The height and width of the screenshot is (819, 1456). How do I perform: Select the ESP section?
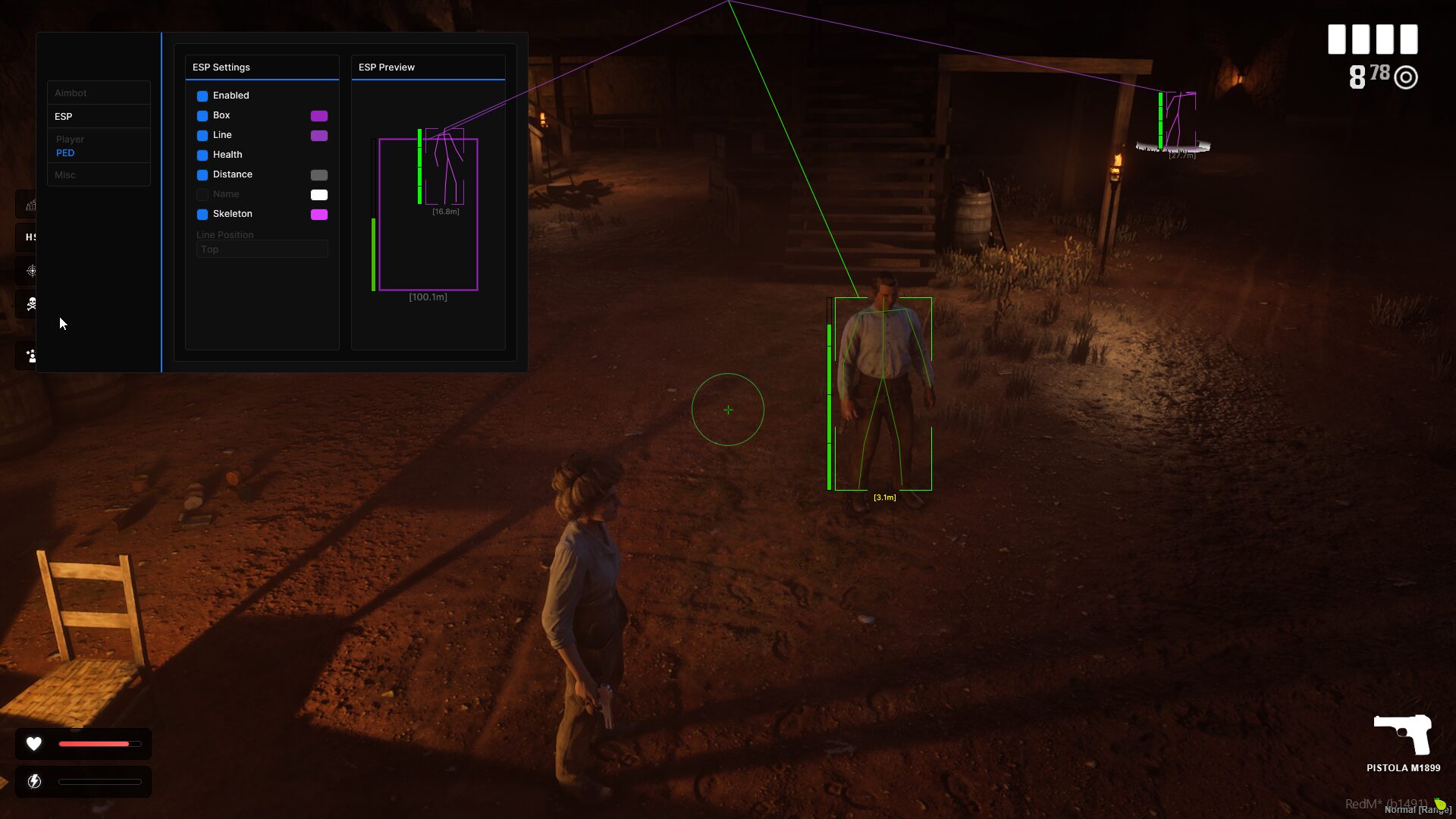[64, 117]
